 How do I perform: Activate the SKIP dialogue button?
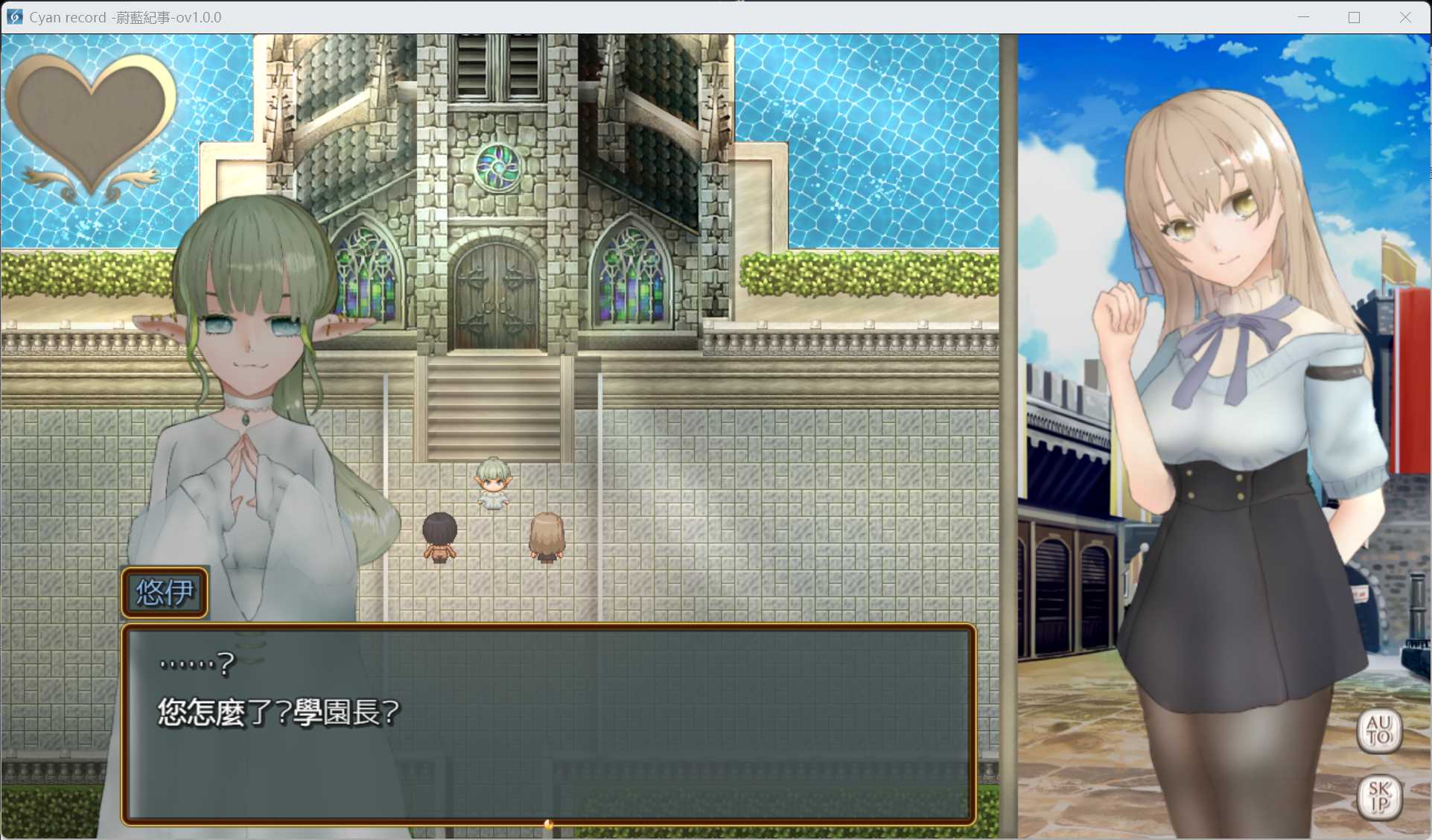click(1379, 797)
